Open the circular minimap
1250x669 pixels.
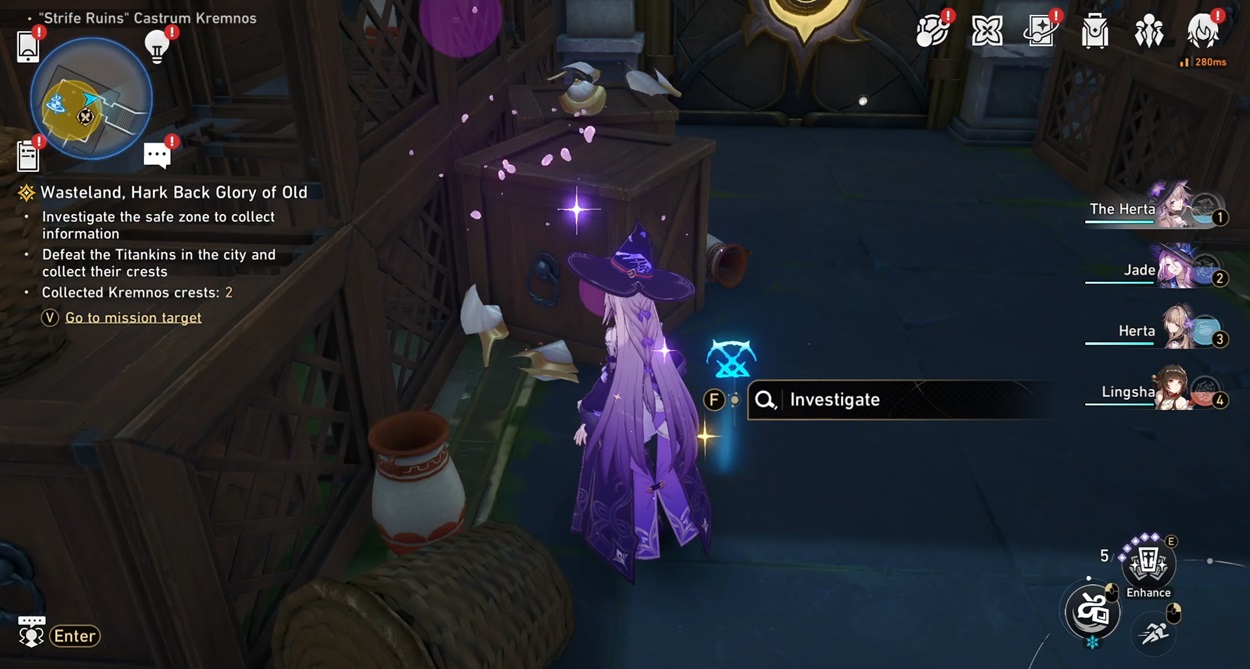(x=91, y=99)
